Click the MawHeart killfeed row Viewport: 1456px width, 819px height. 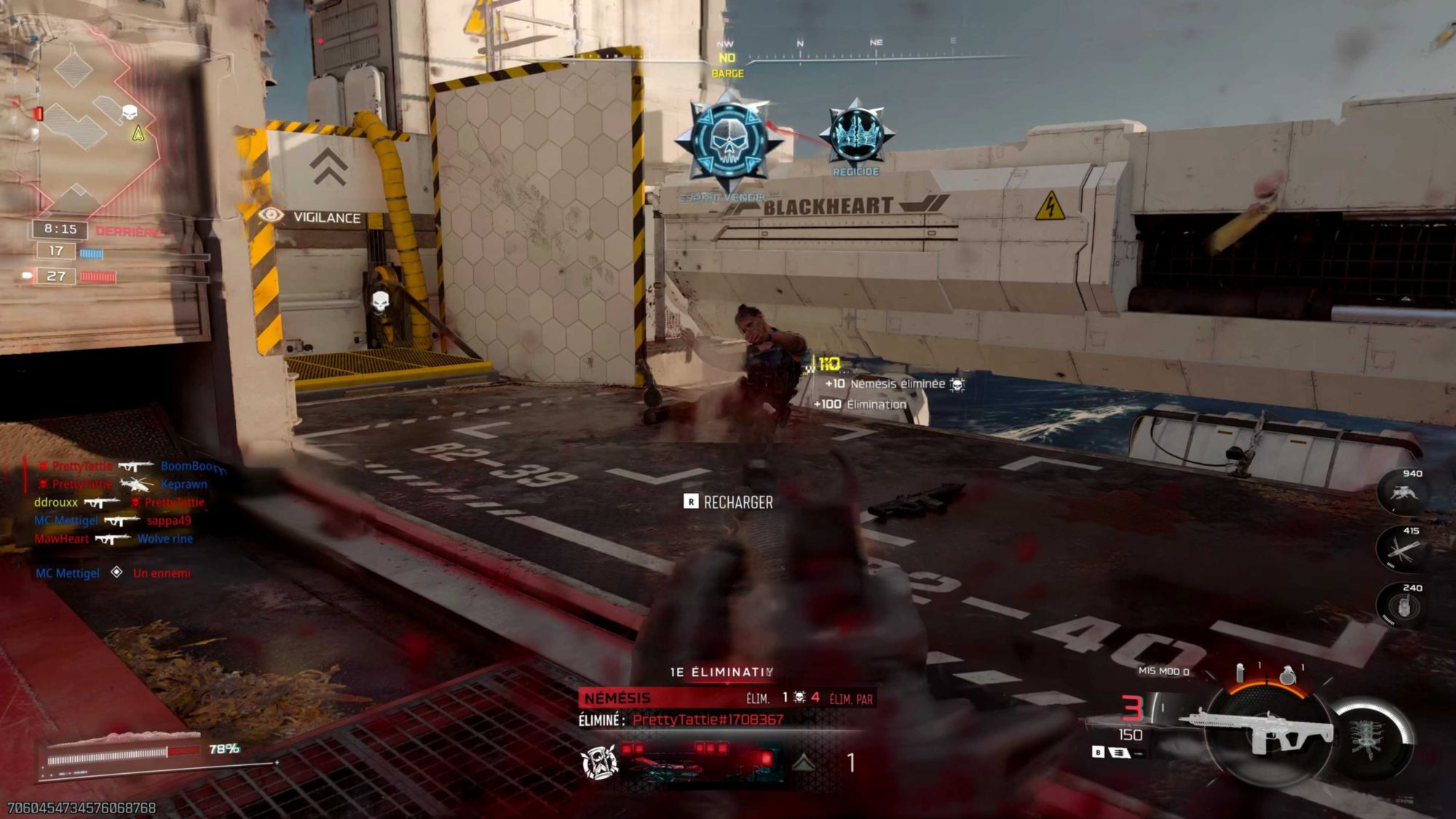coord(114,539)
